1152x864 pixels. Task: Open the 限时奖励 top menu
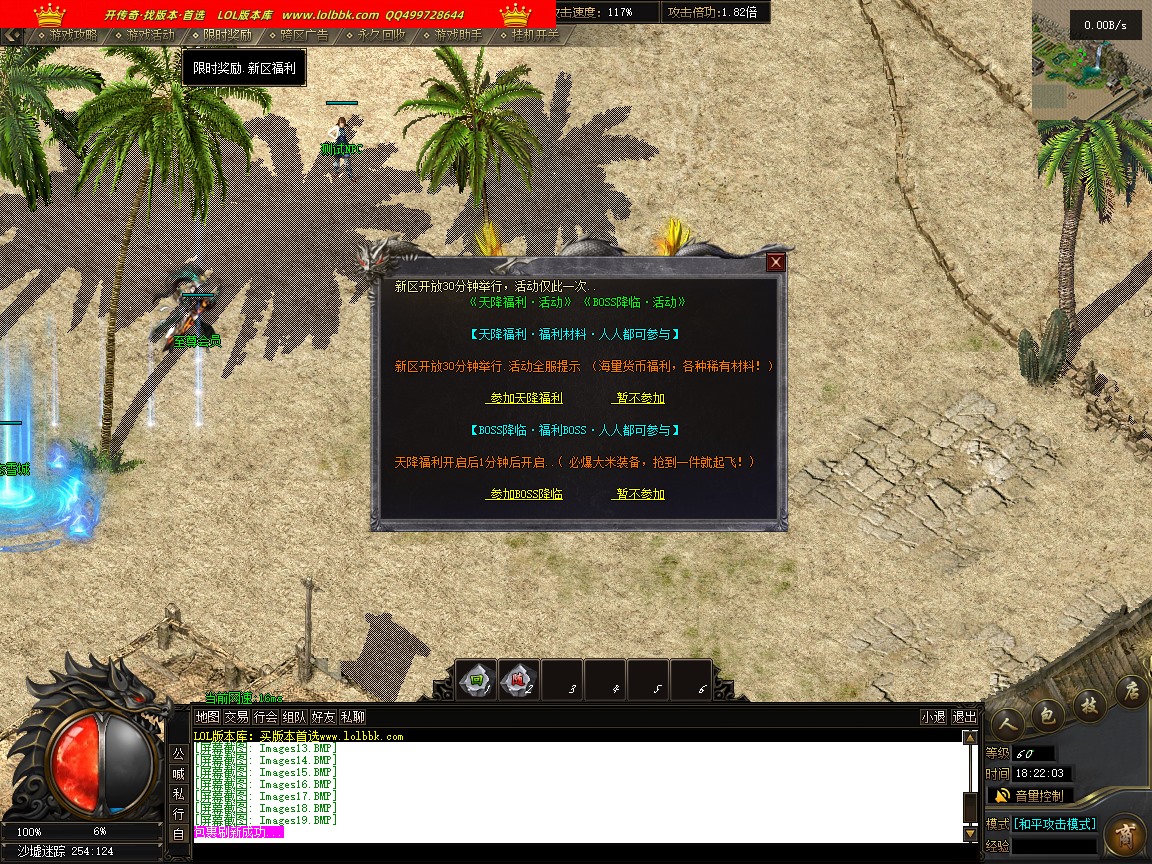227,35
